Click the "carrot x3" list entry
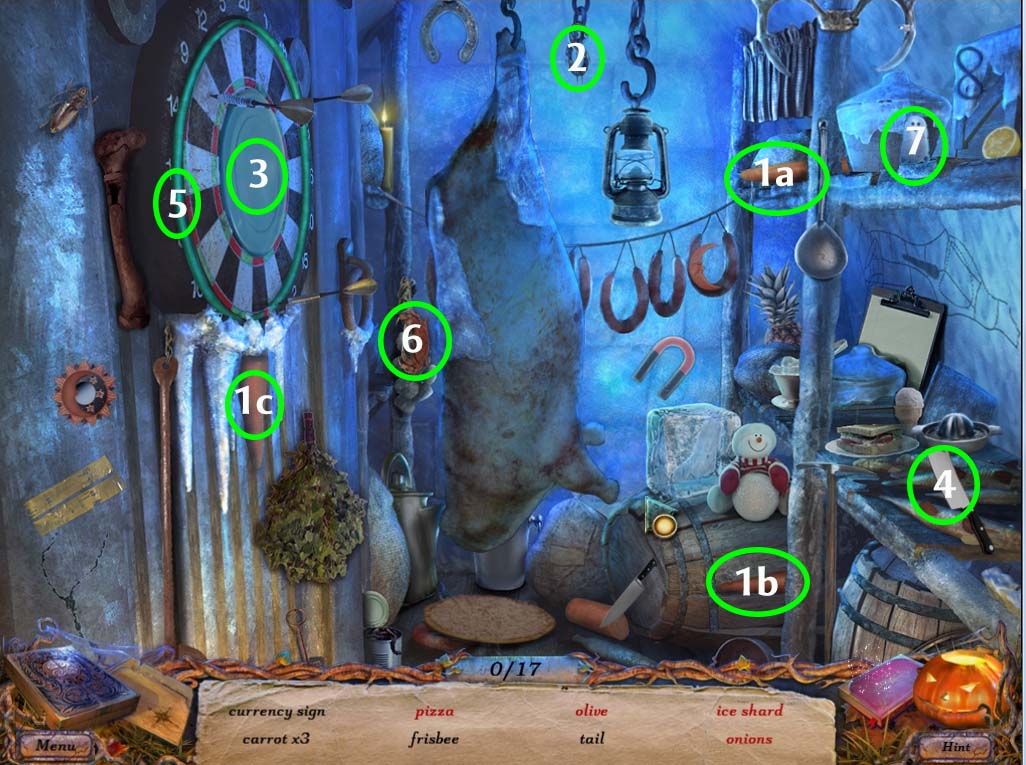The height and width of the screenshot is (765, 1026). pyautogui.click(x=276, y=739)
